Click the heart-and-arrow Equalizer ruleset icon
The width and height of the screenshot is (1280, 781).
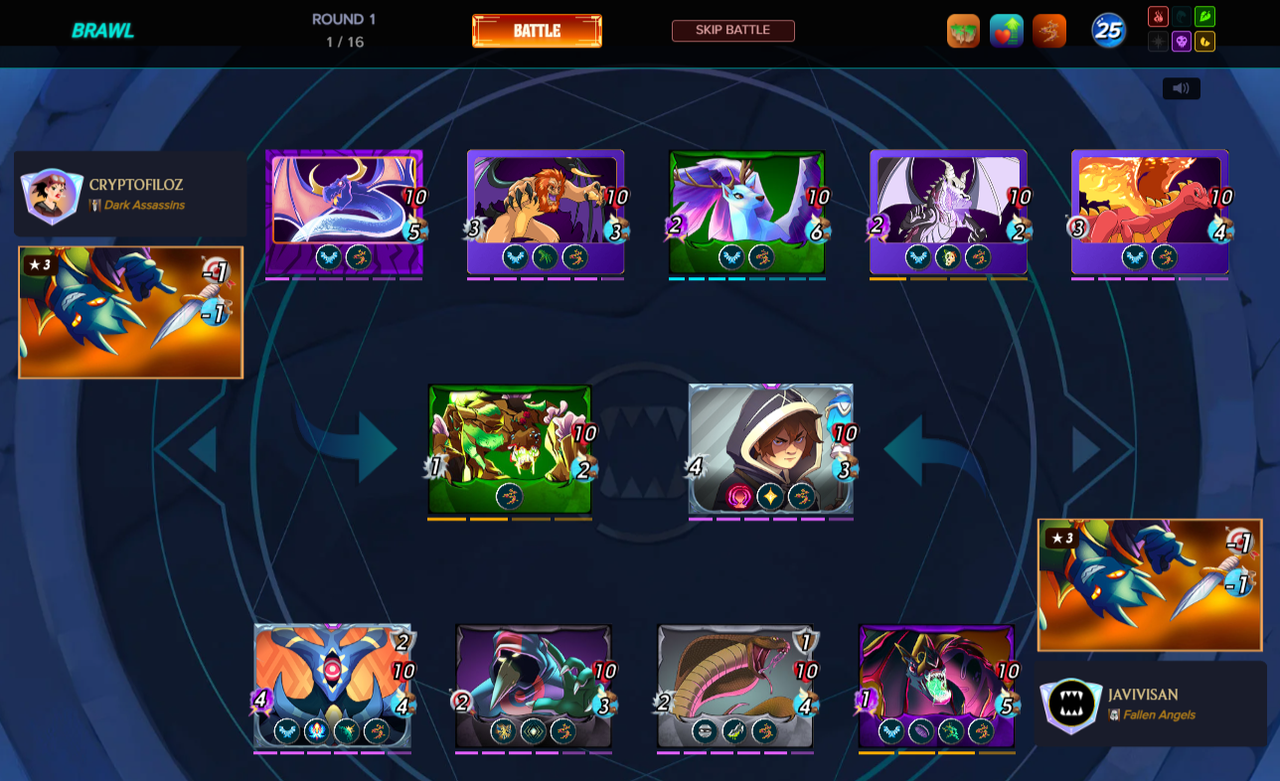(1007, 30)
